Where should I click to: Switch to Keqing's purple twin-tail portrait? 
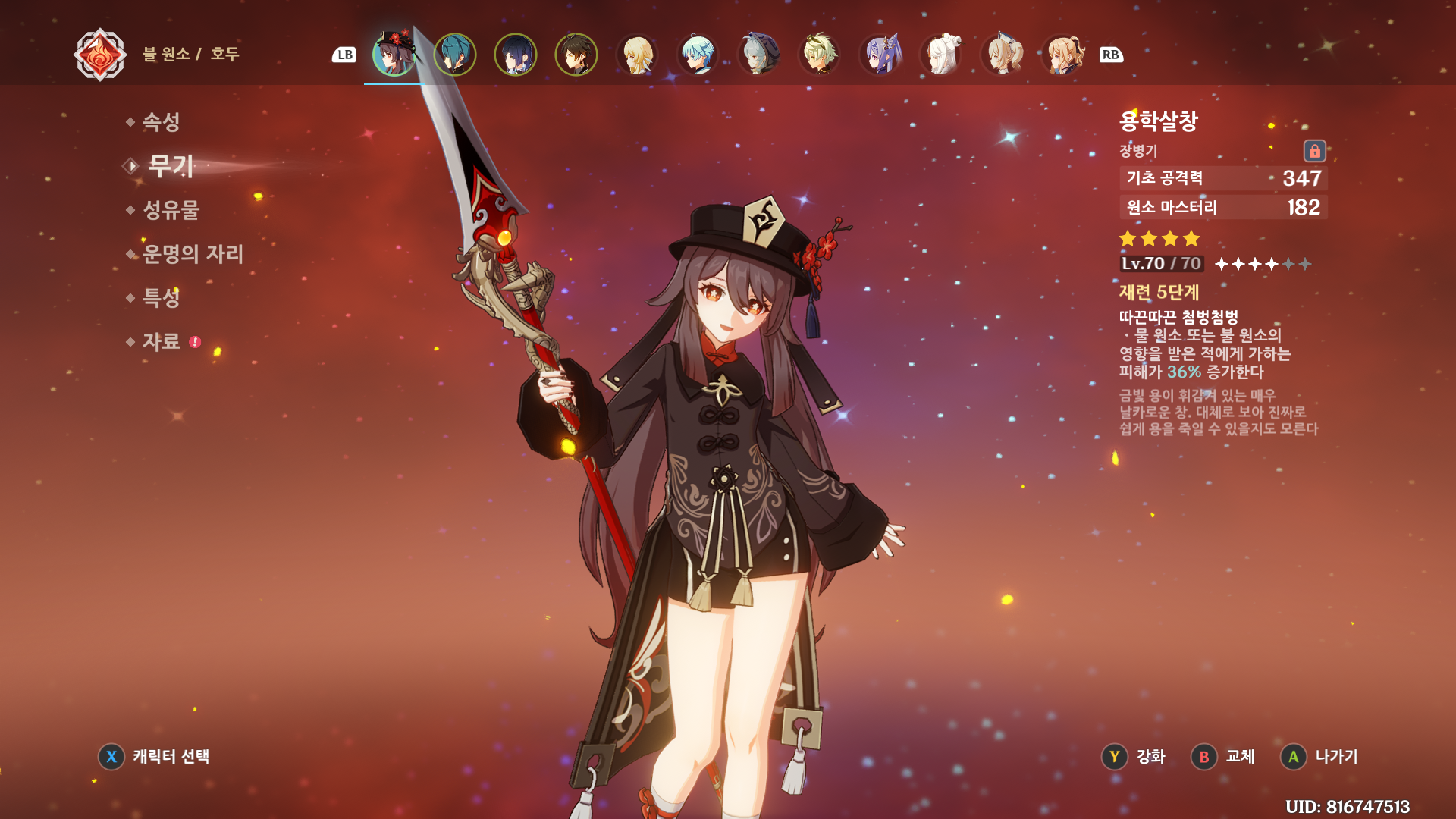pos(880,55)
